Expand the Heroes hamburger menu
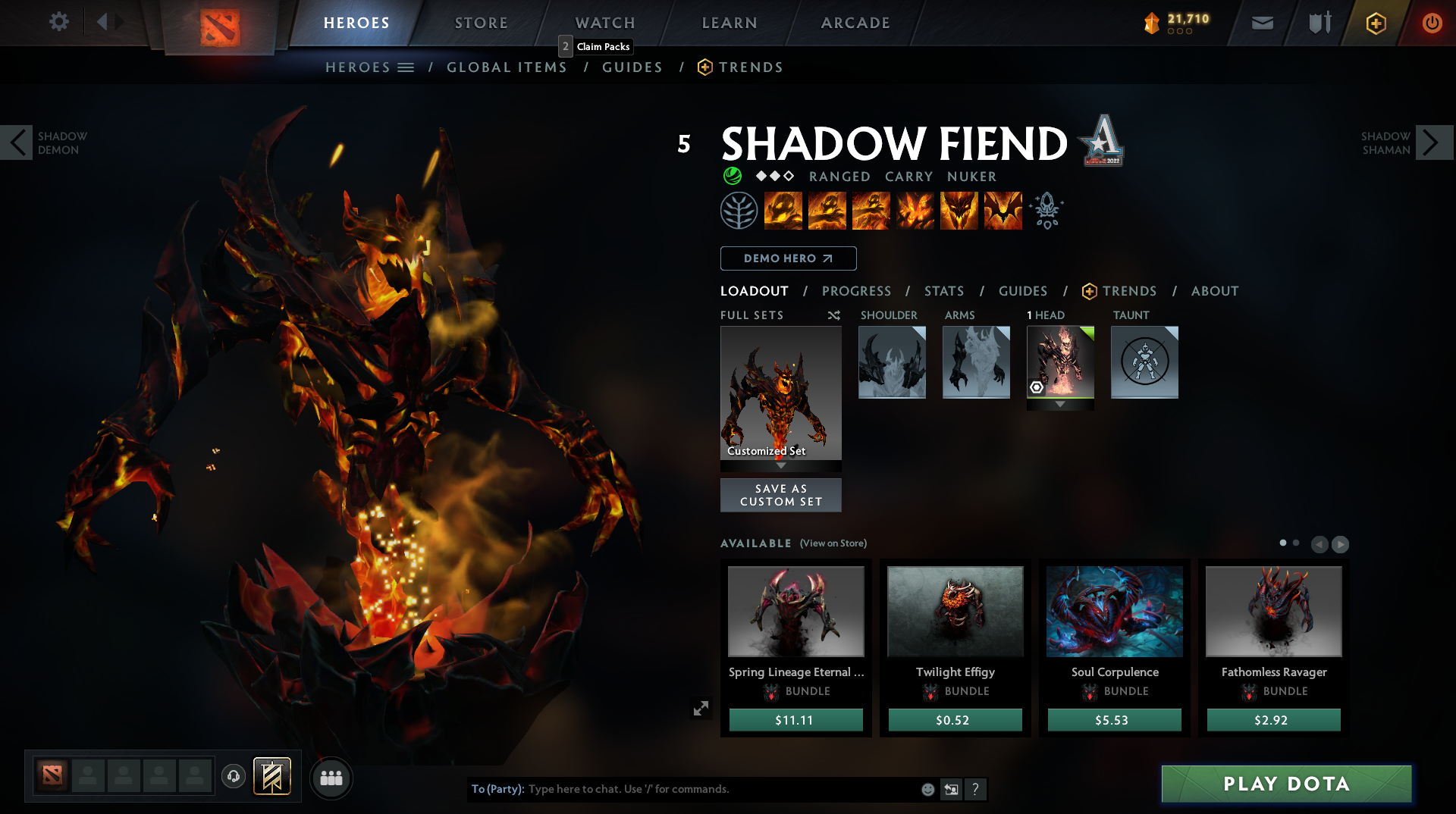 [406, 67]
